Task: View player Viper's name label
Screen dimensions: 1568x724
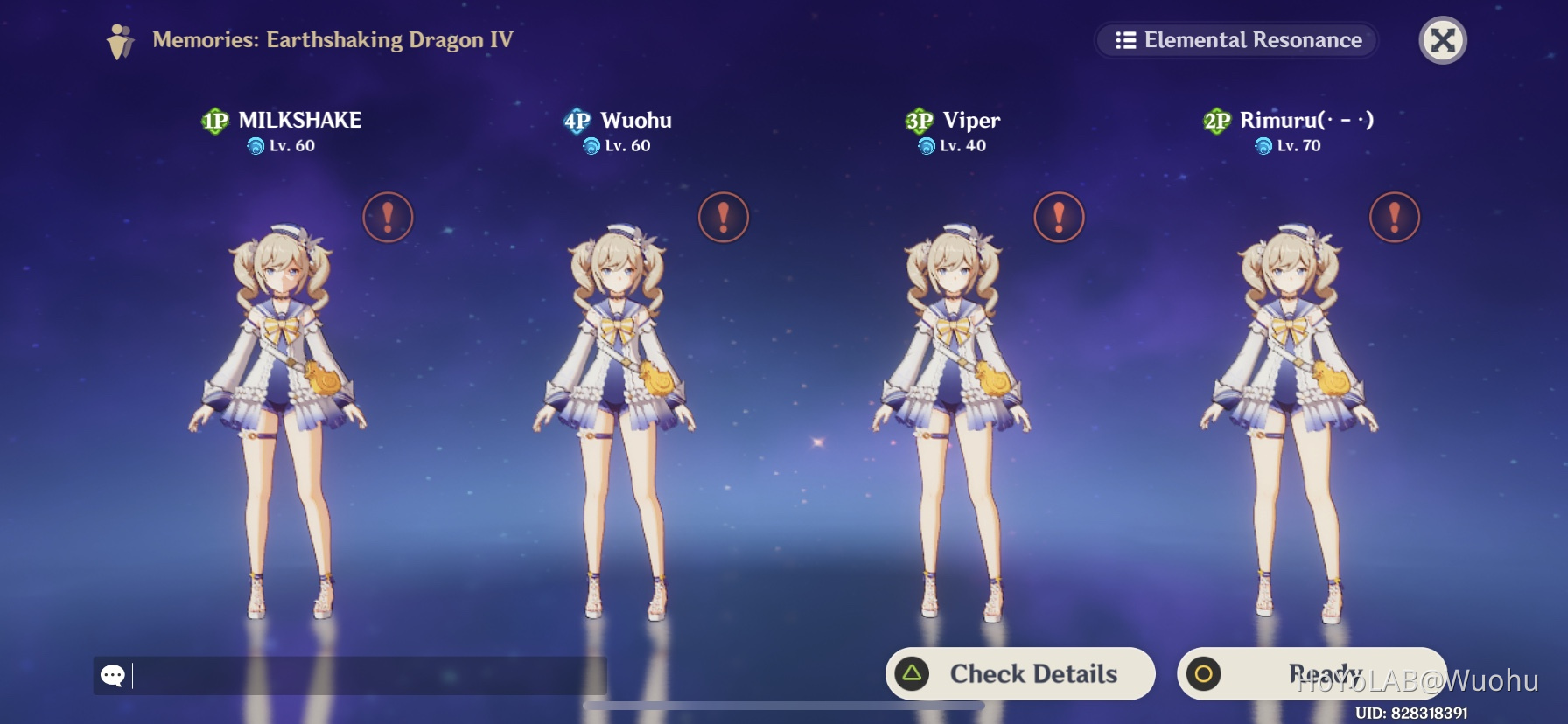Action: click(971, 120)
